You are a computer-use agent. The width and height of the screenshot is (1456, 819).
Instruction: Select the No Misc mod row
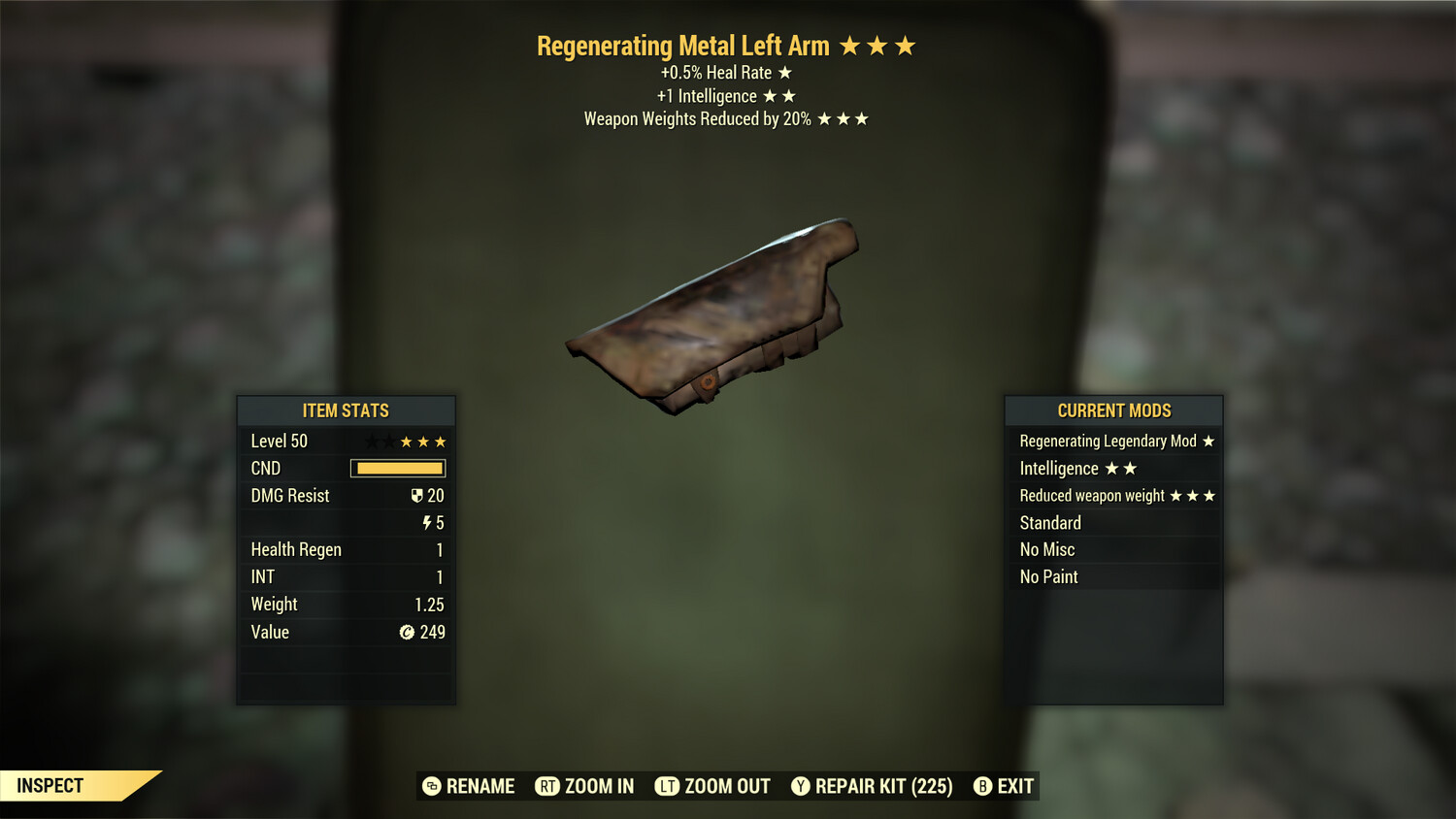1114,550
